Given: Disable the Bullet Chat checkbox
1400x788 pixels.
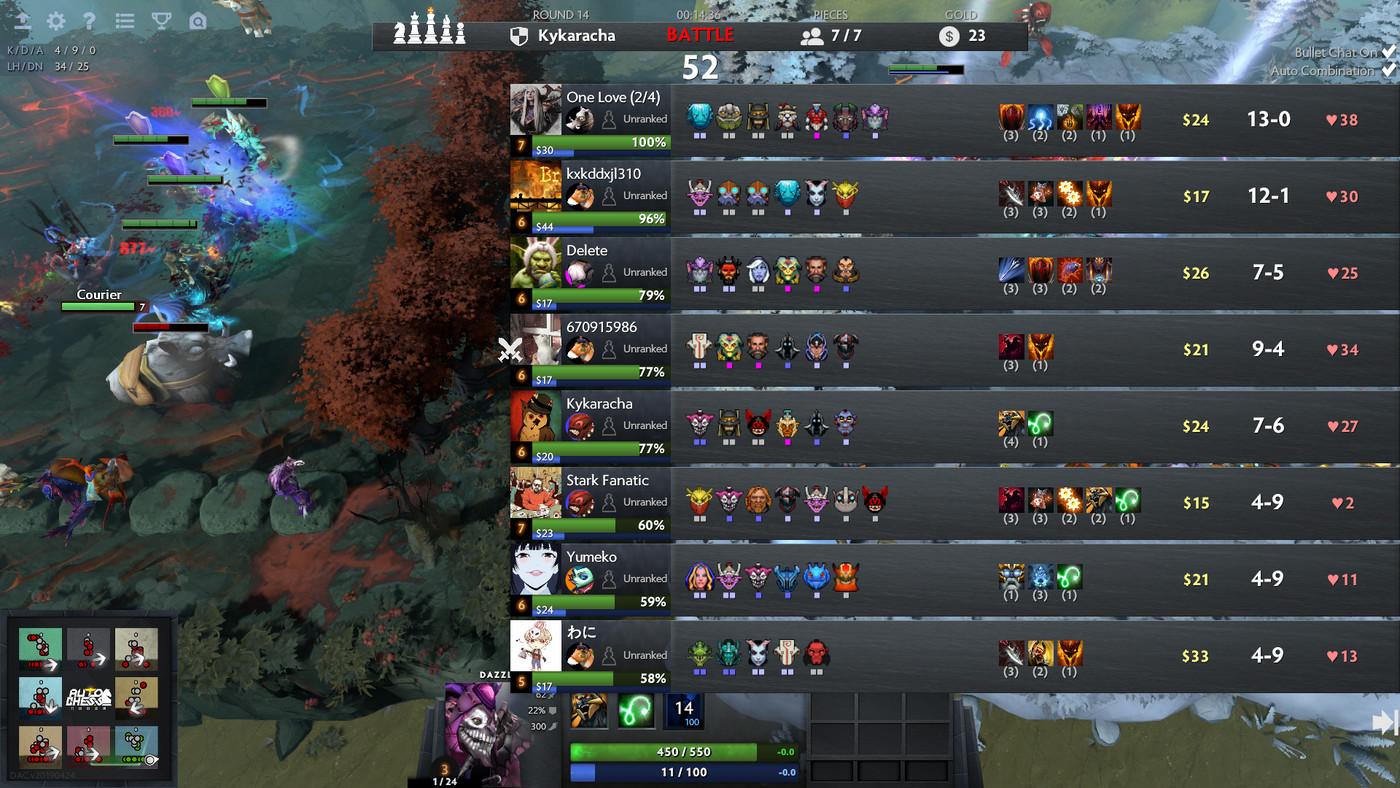Looking at the screenshot, I should [x=1389, y=53].
